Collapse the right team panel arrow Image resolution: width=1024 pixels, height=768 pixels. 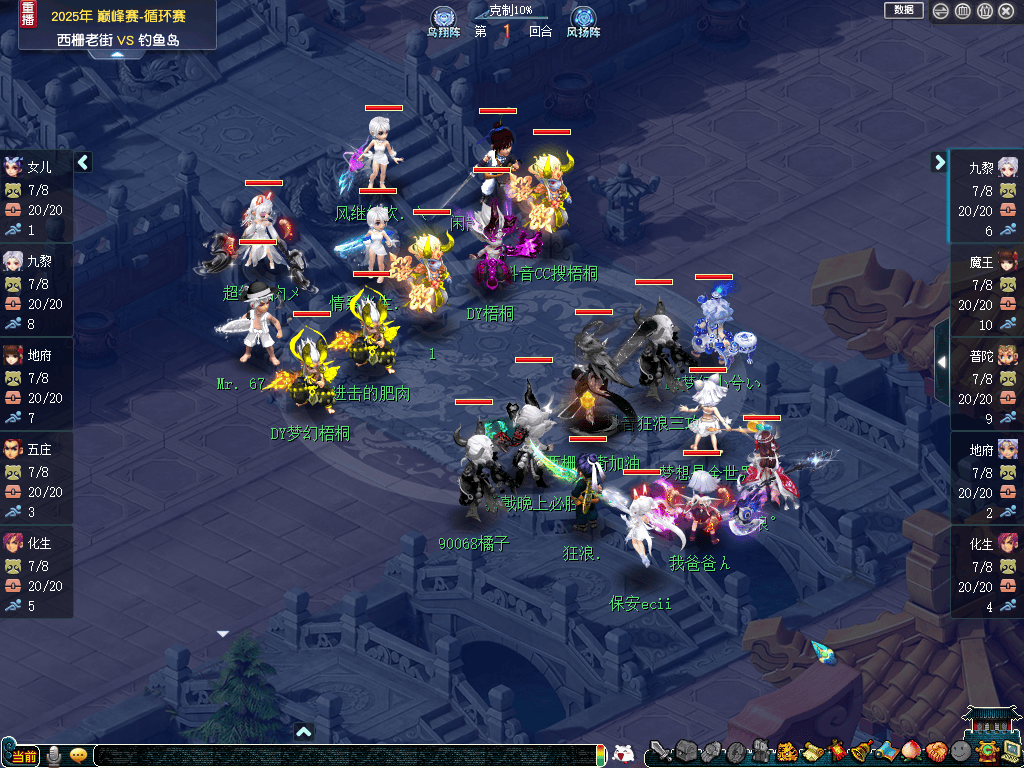click(x=939, y=162)
